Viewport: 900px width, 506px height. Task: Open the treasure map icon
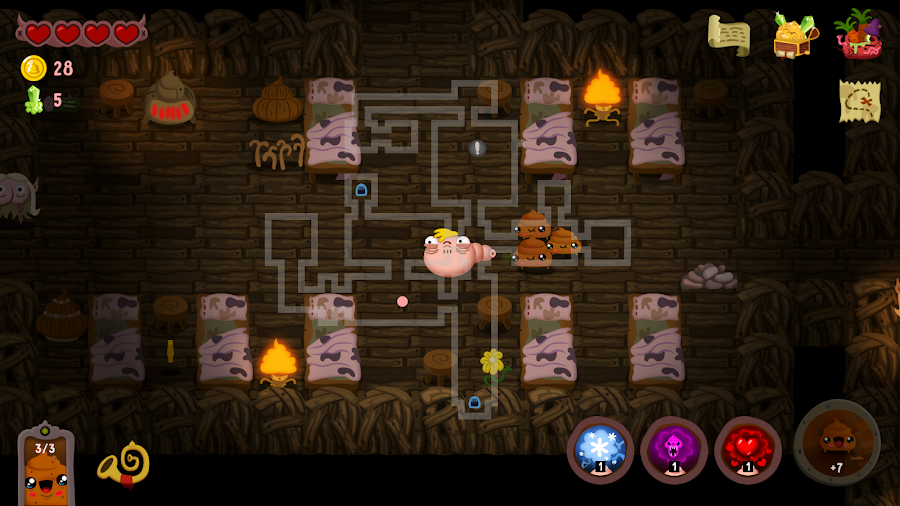coord(859,100)
